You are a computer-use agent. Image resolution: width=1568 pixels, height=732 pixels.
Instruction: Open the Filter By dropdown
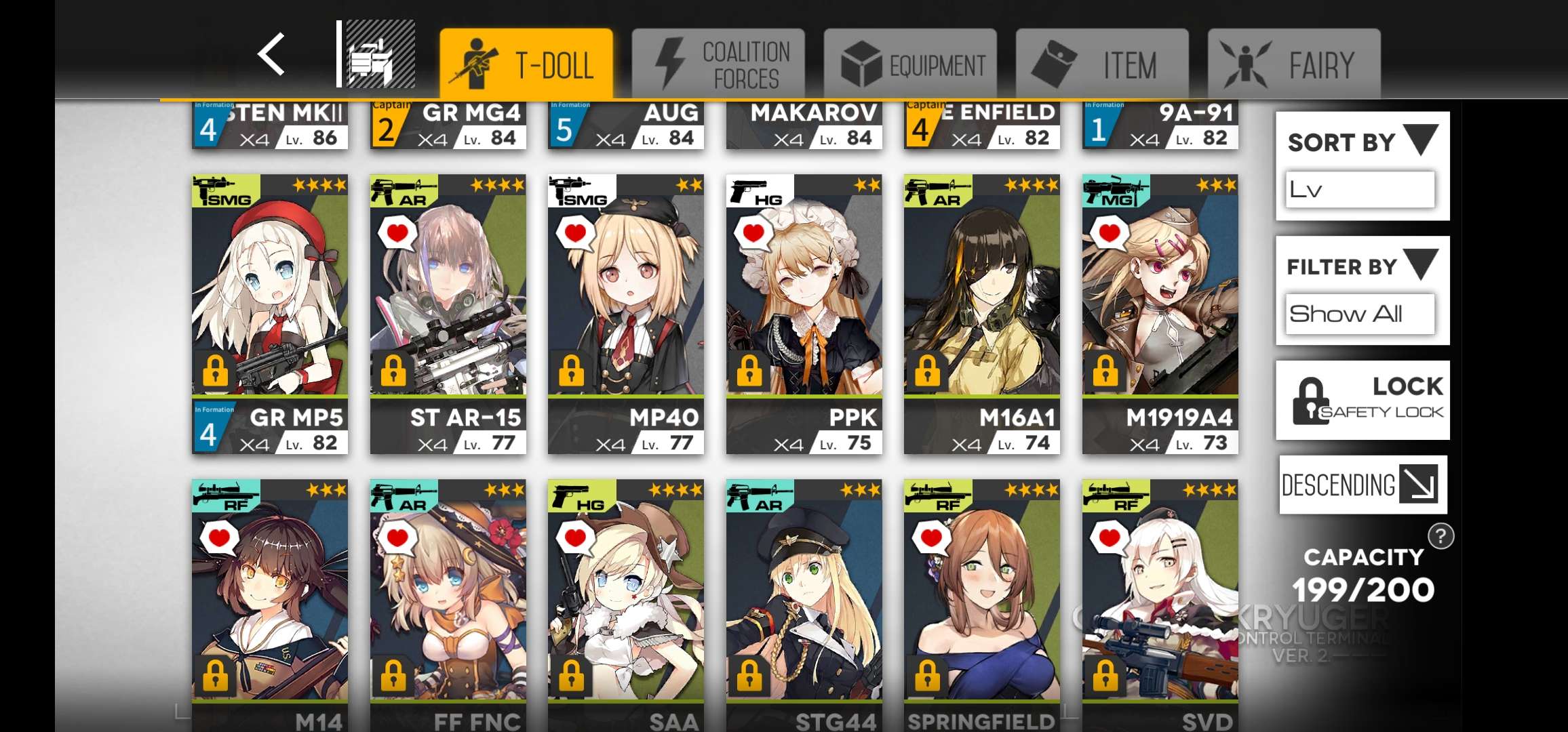coord(1362,290)
